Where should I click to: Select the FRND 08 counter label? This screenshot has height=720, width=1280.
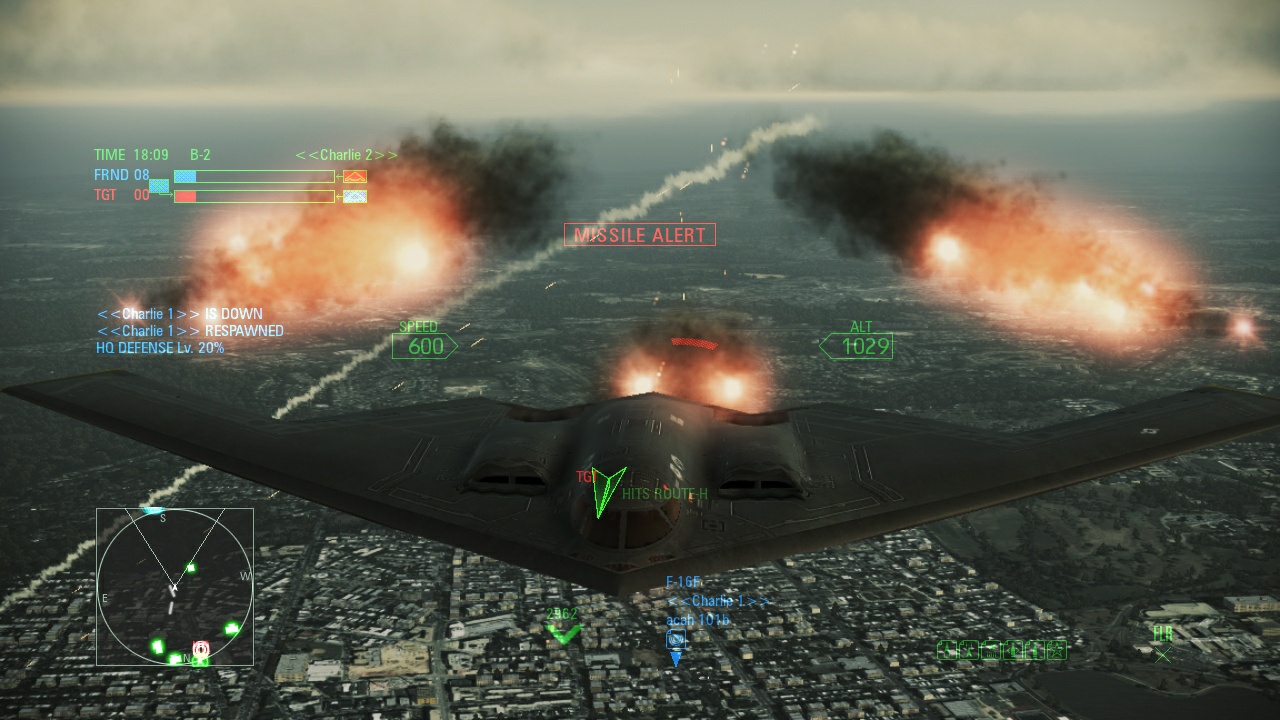tap(120, 174)
